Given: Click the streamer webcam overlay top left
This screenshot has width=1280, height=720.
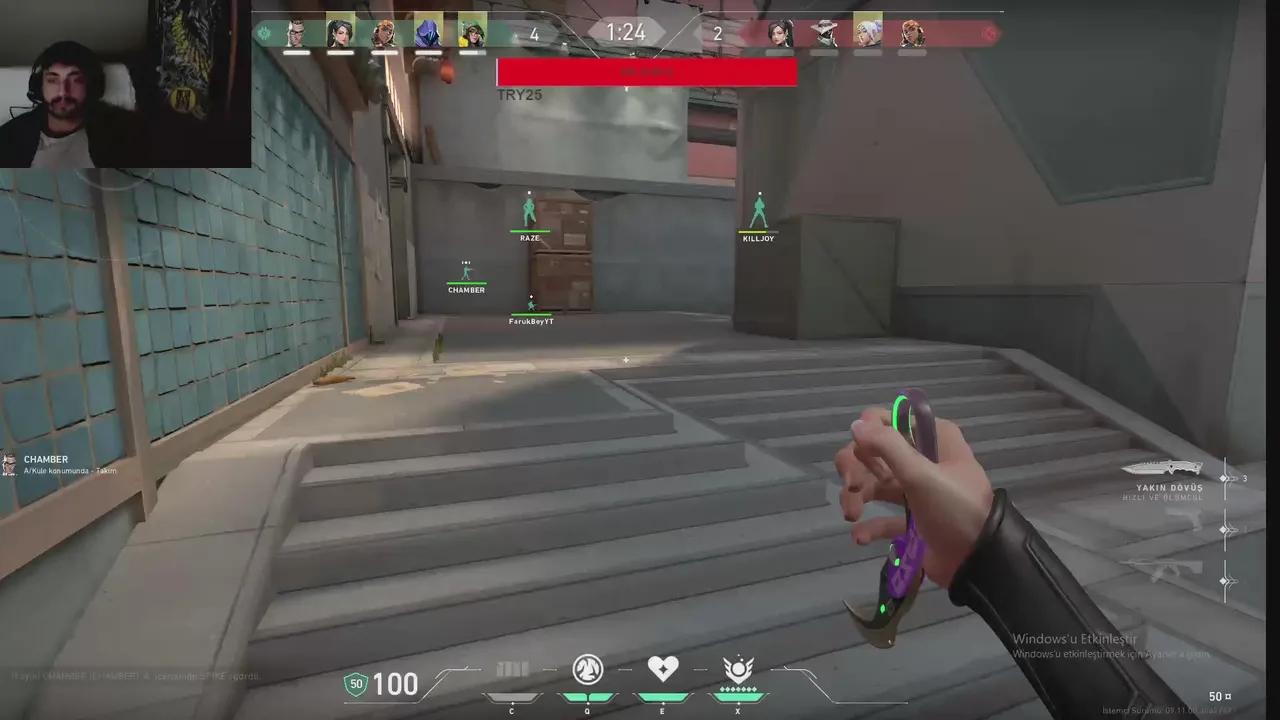Looking at the screenshot, I should pyautogui.click(x=125, y=85).
